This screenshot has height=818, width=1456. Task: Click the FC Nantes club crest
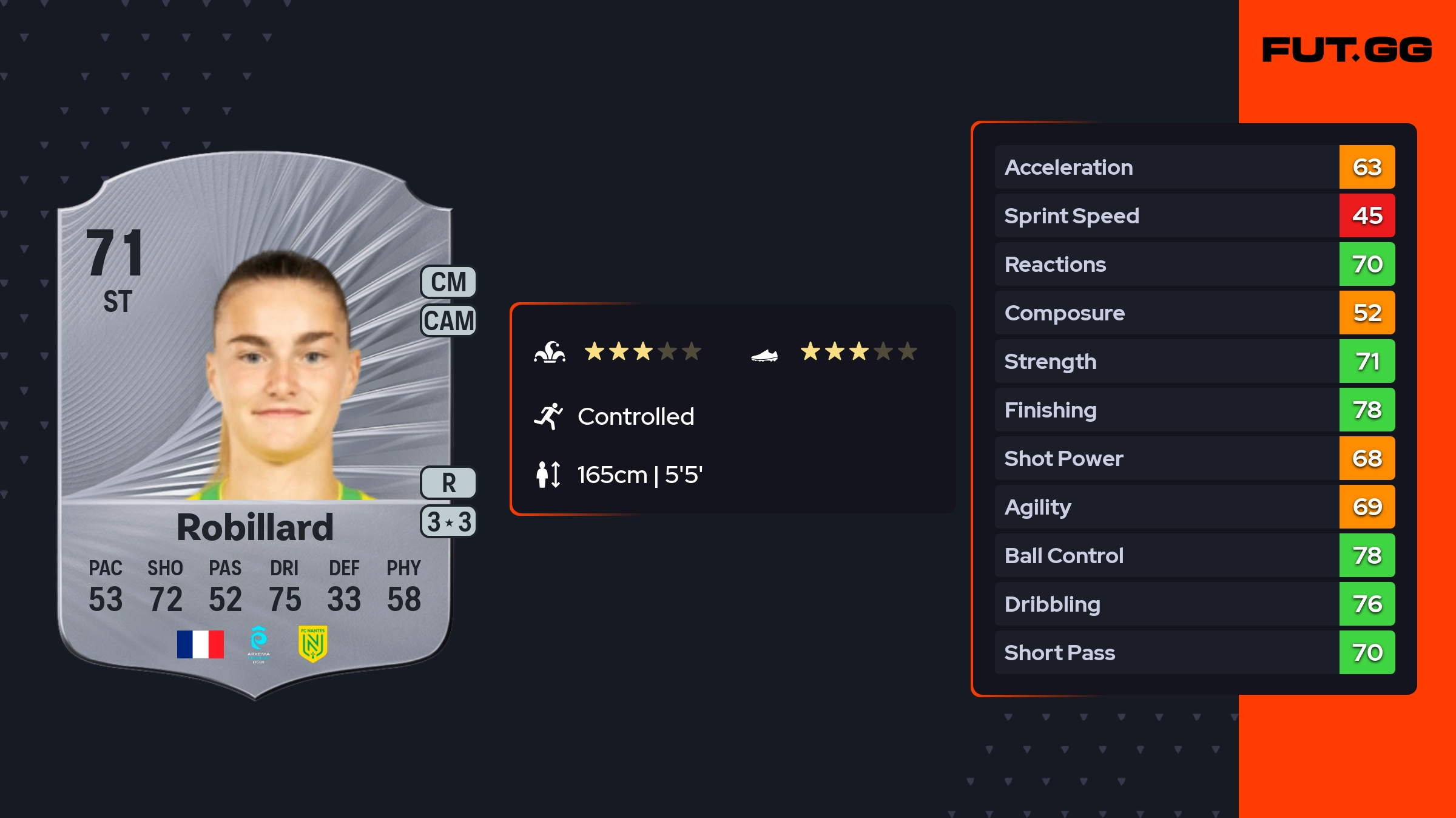tap(312, 643)
